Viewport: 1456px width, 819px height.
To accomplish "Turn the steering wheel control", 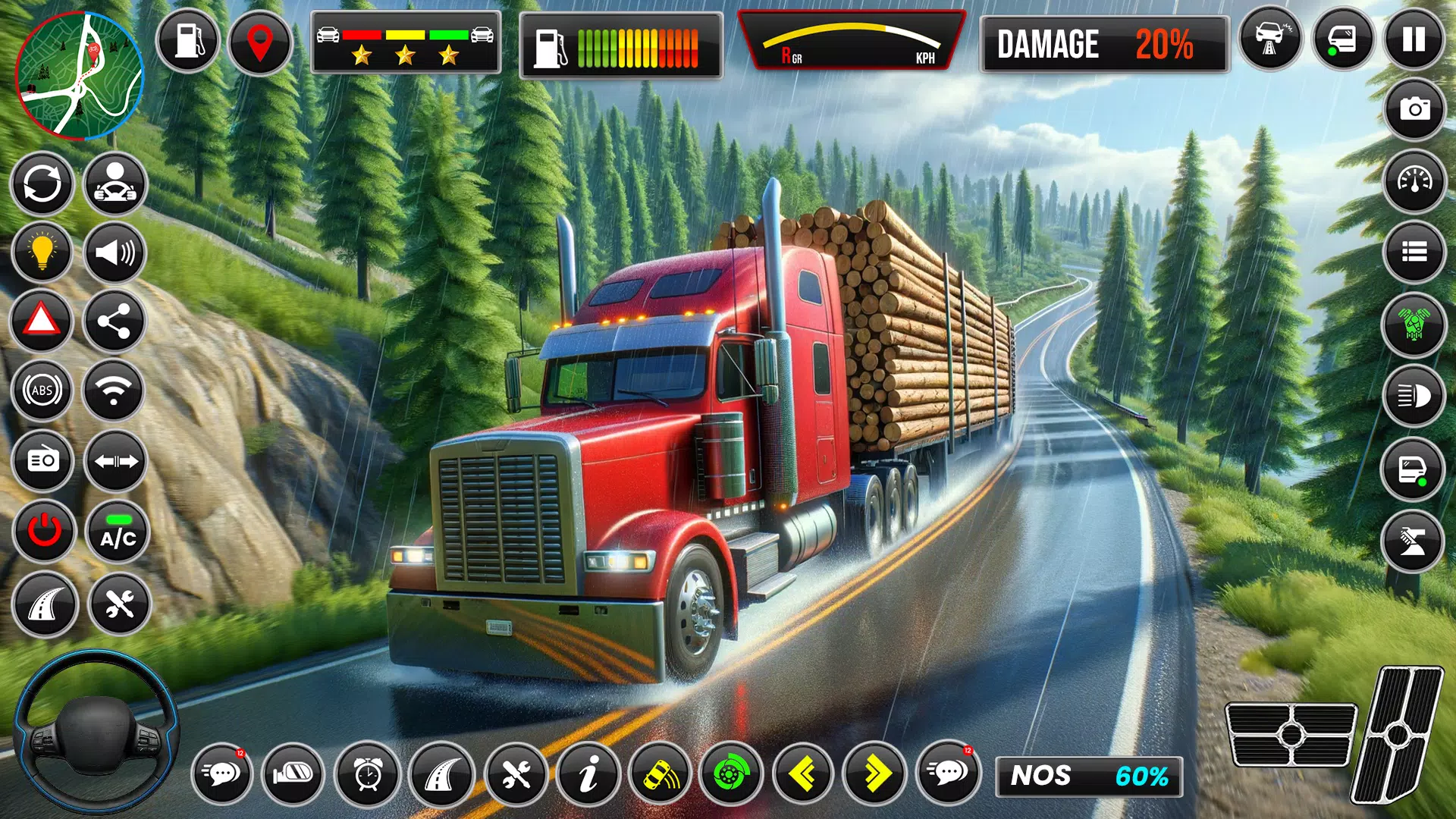I will coord(96,733).
